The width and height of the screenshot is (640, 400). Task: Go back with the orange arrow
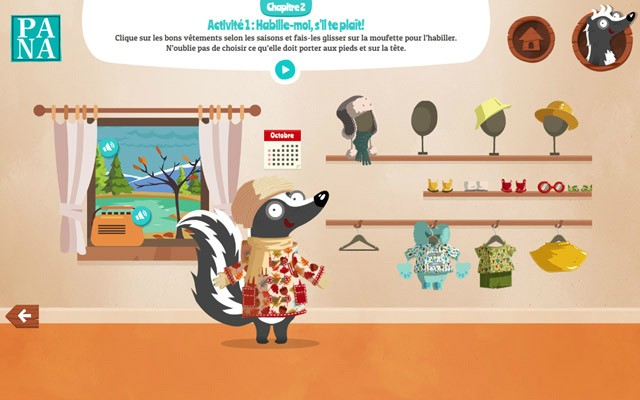[22, 317]
